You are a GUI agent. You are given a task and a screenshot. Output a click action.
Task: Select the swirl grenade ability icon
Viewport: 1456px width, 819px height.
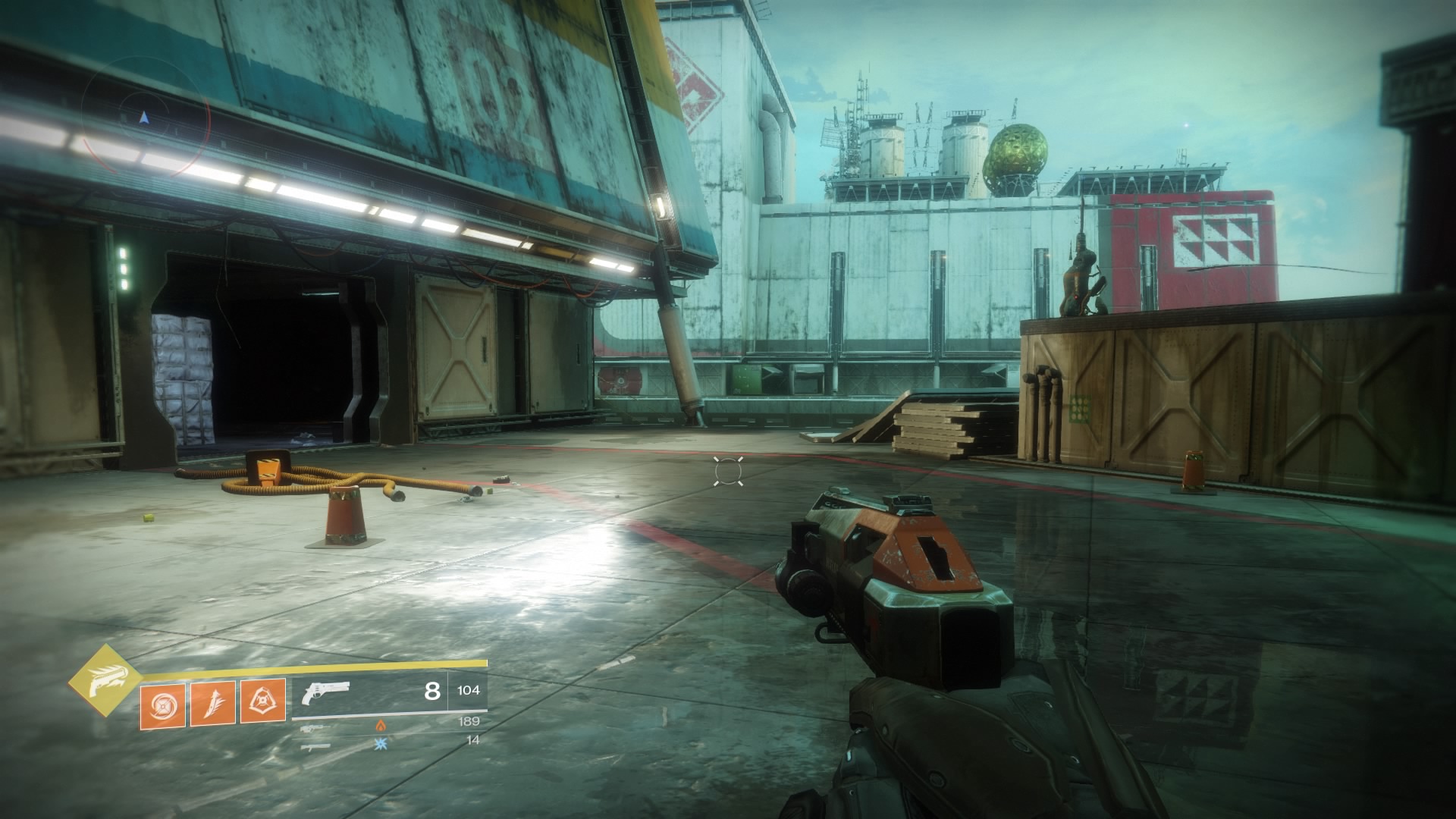[162, 701]
